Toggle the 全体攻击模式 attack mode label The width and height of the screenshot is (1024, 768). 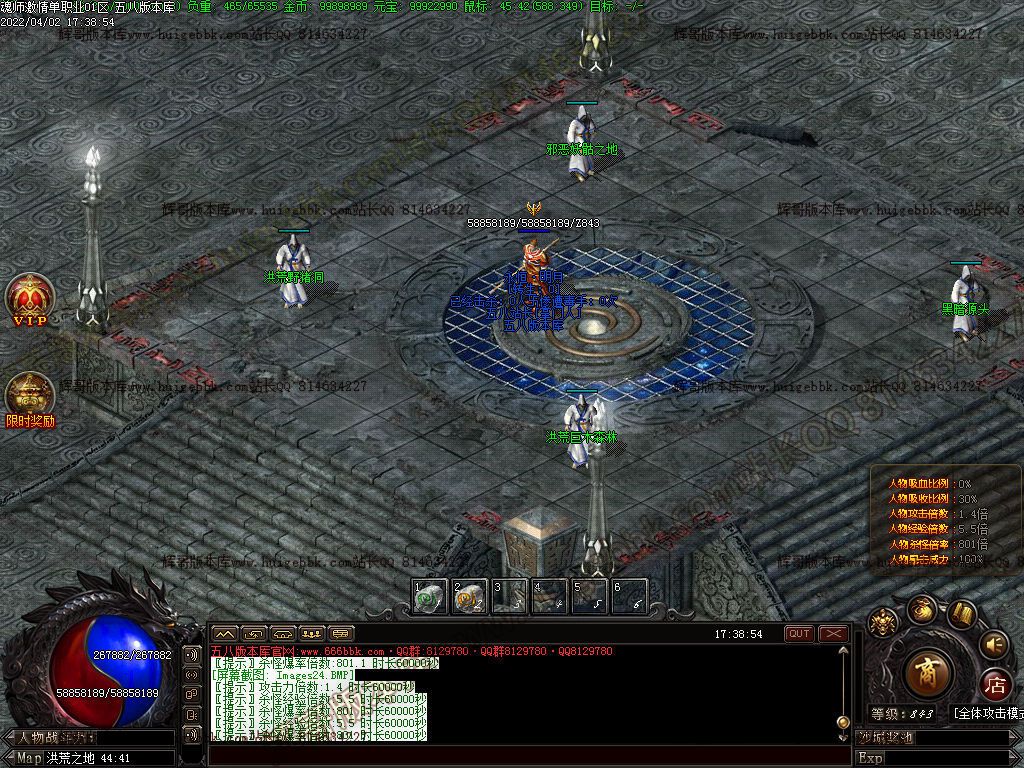tap(988, 714)
